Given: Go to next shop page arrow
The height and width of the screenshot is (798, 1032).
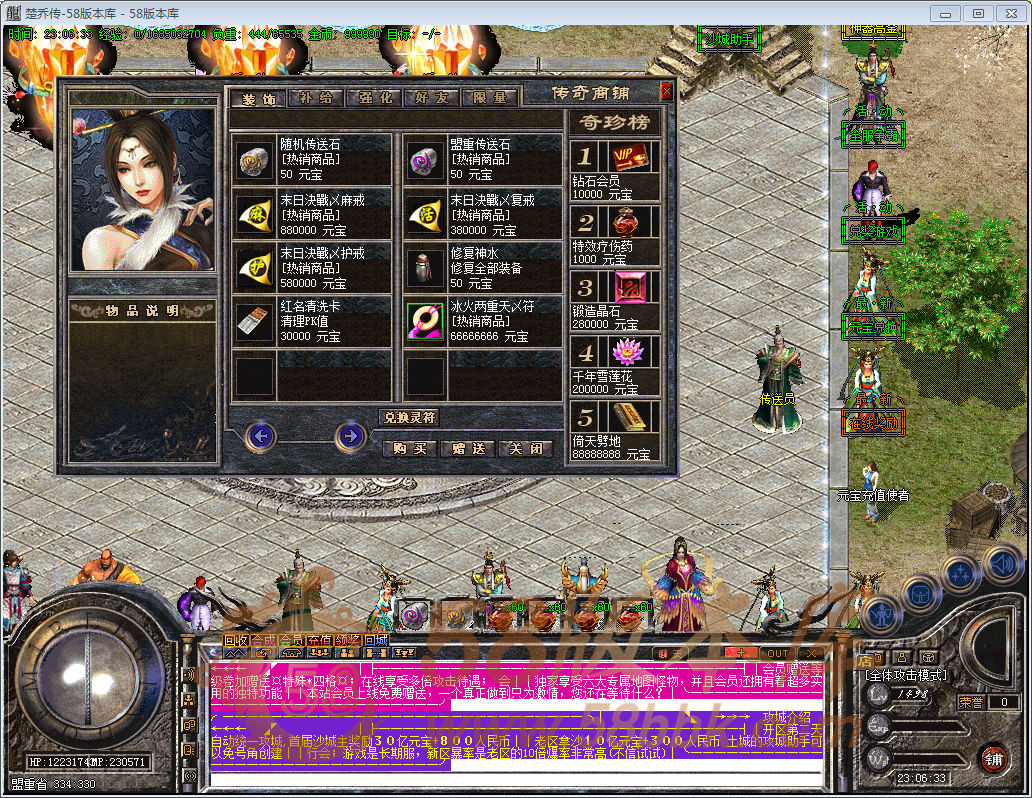Looking at the screenshot, I should coord(349,435).
